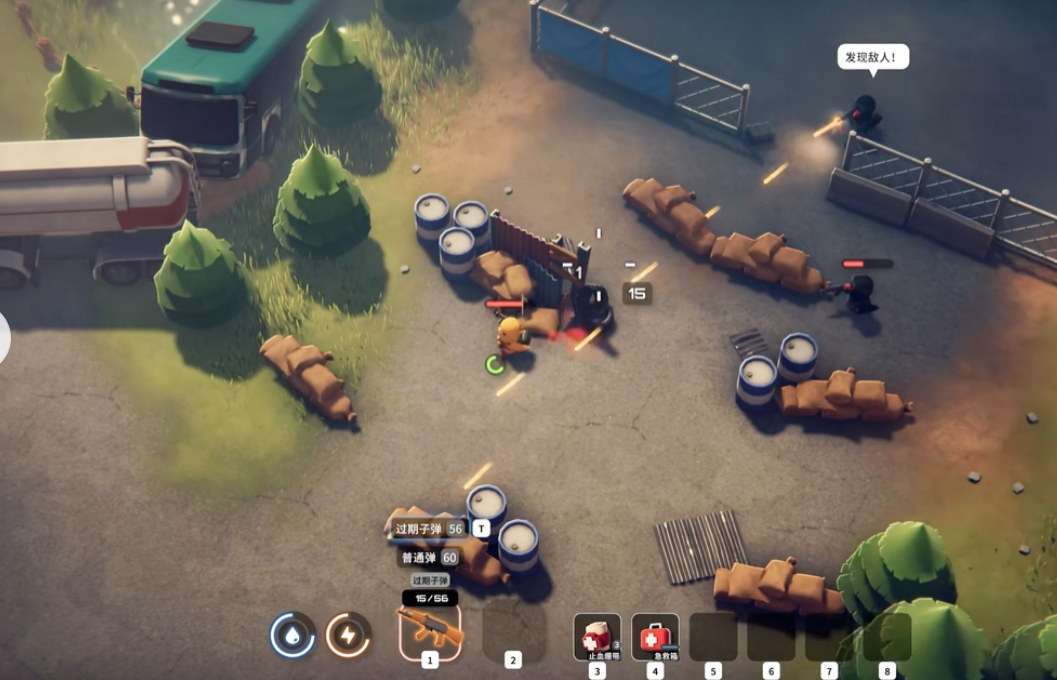Switch ammo to 普通弹
1057x680 pixels.
[429, 558]
